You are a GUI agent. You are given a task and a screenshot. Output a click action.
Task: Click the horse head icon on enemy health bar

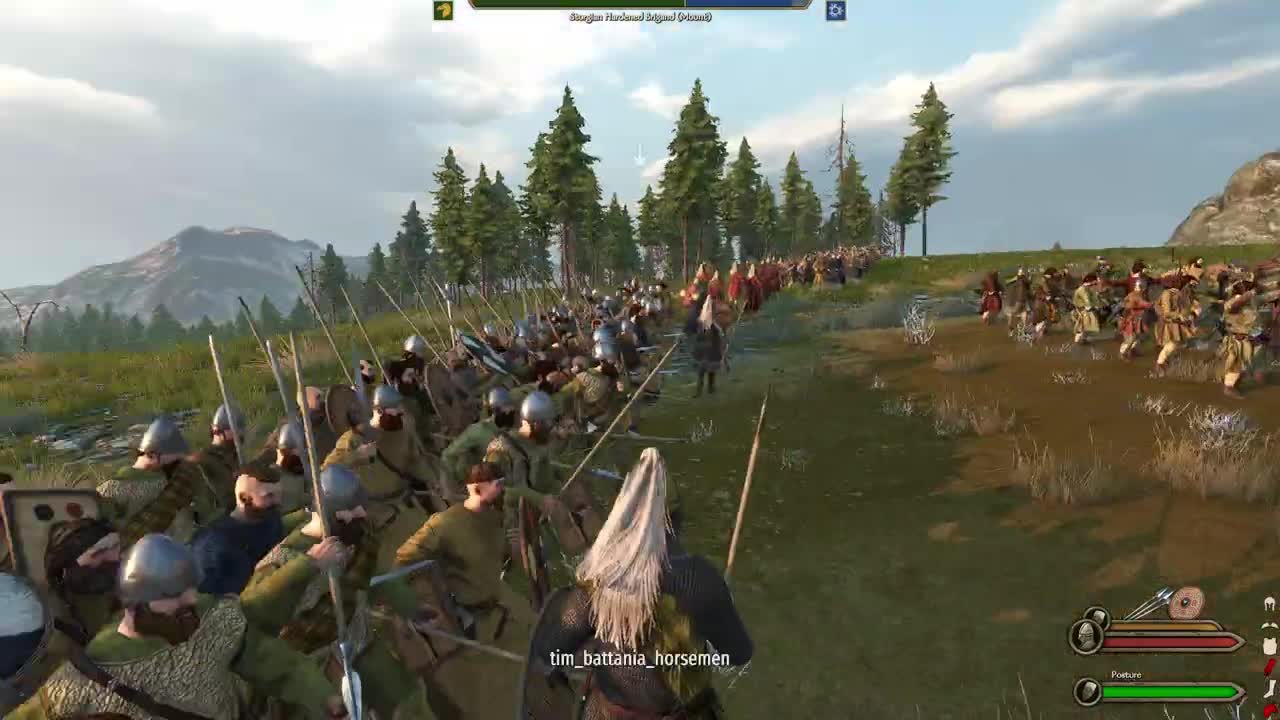(x=442, y=11)
